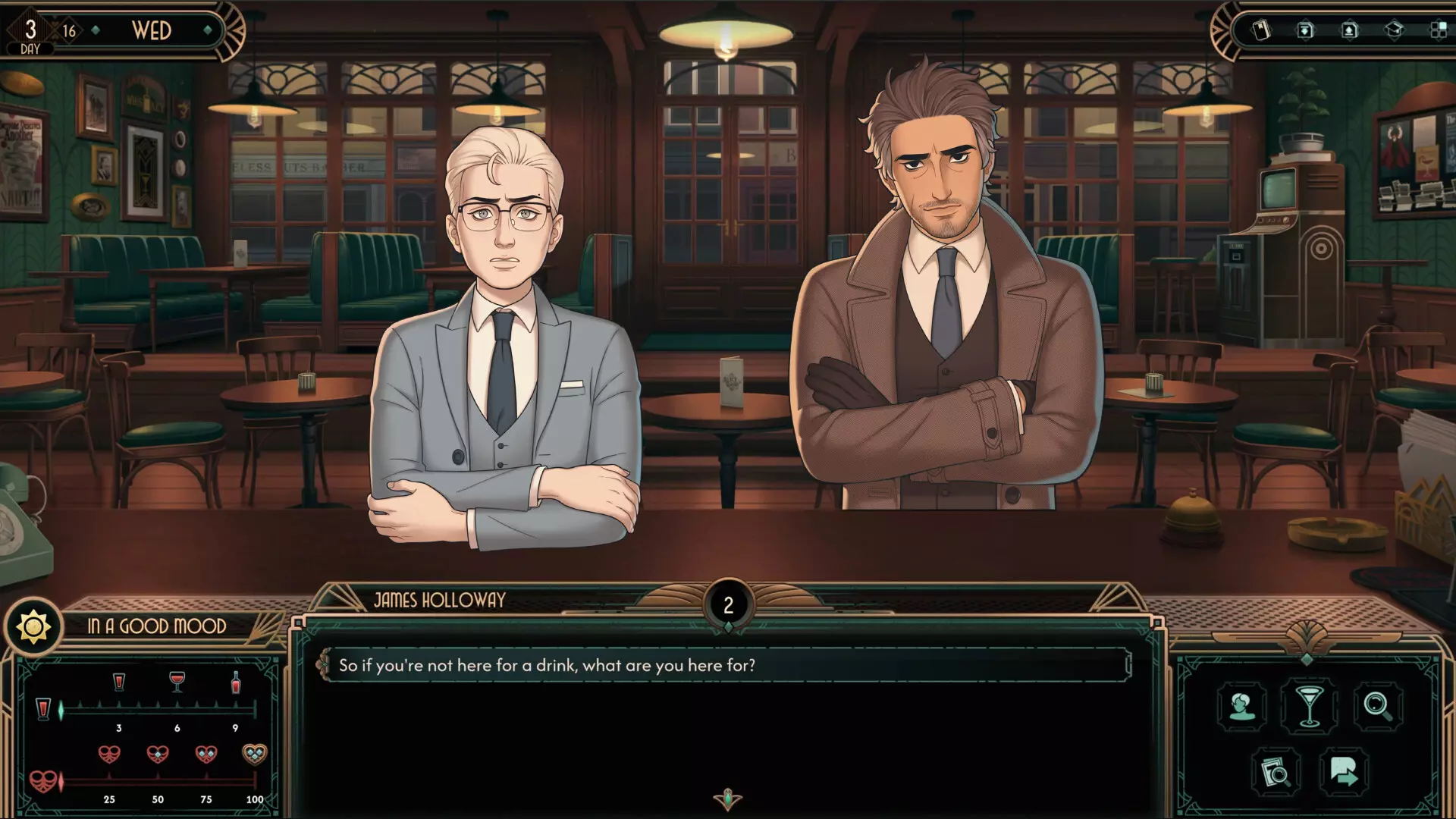1456x819 pixels.
Task: Click the save game down-arrow icon
Action: [1305, 30]
